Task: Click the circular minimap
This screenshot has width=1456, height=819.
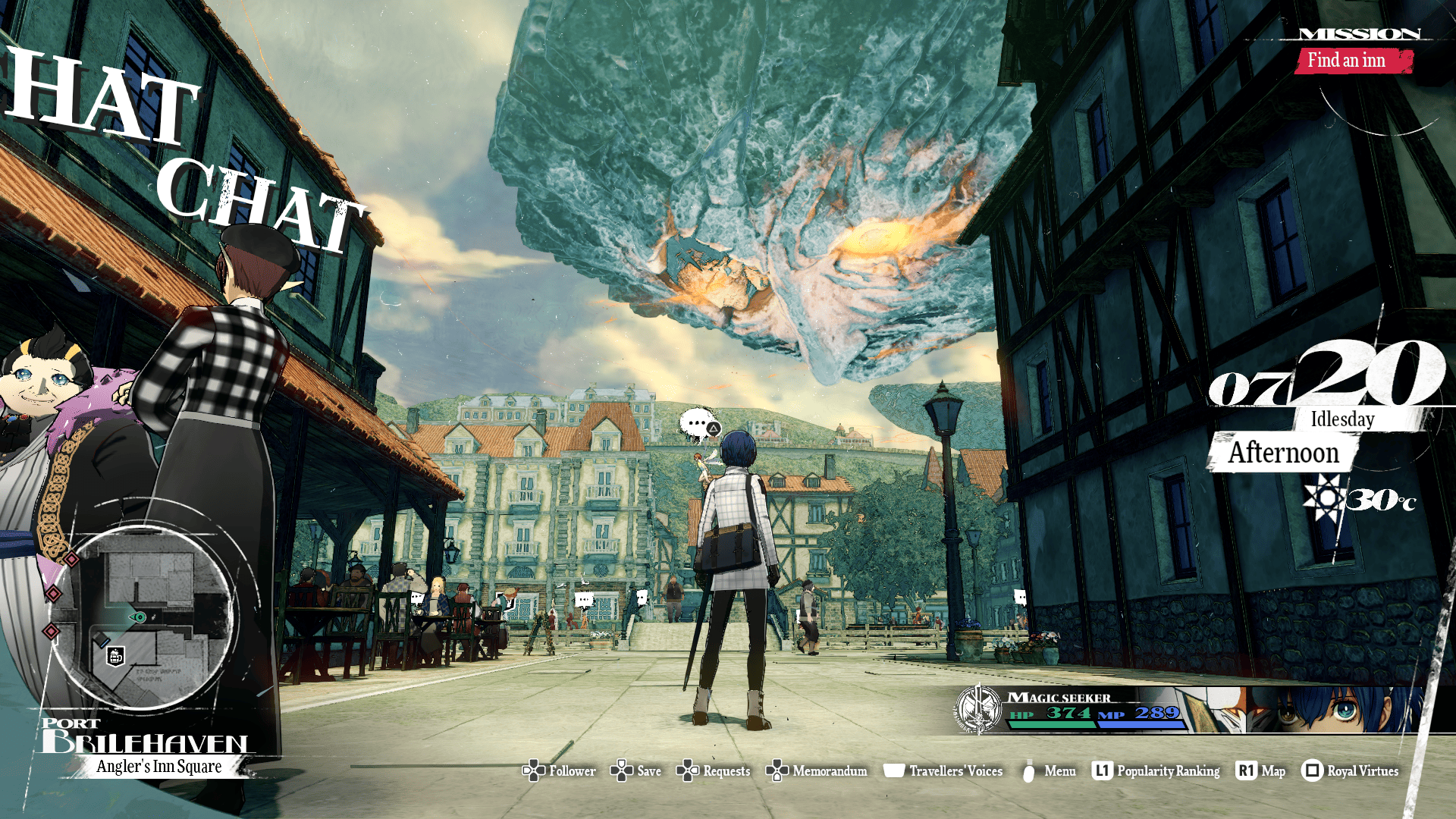Action: click(142, 618)
